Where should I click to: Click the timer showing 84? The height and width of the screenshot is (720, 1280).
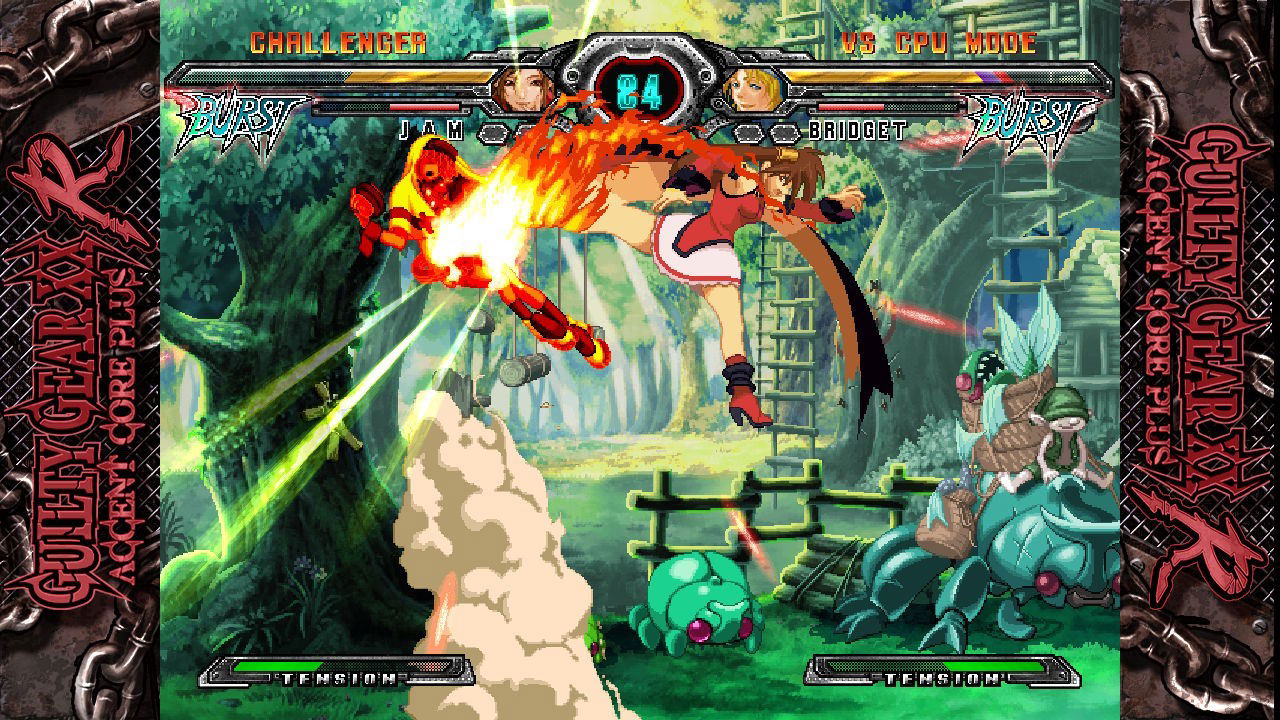[x=640, y=90]
